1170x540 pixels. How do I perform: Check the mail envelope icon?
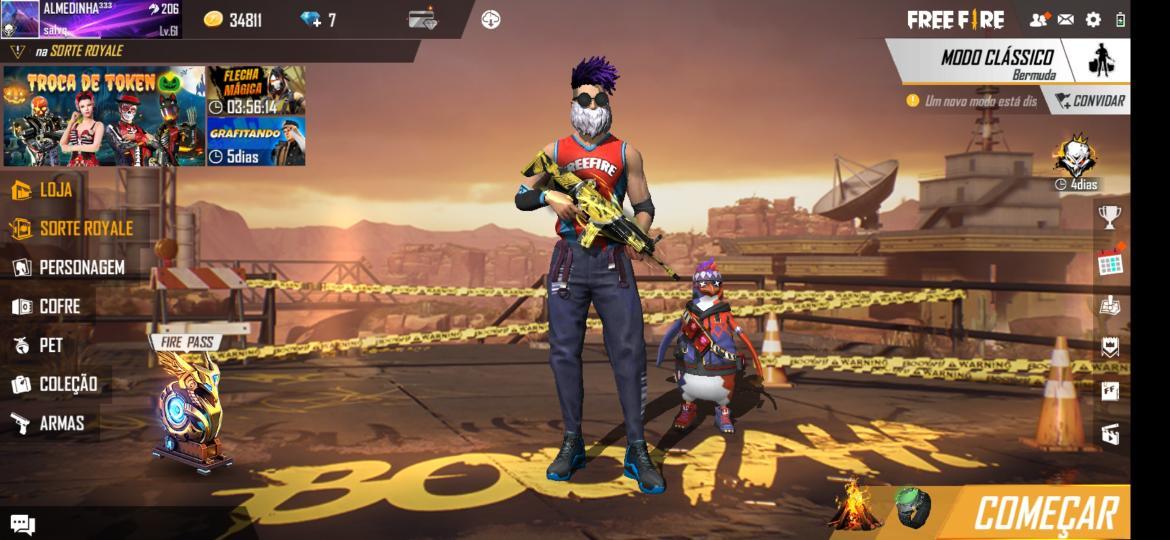(x=1066, y=20)
